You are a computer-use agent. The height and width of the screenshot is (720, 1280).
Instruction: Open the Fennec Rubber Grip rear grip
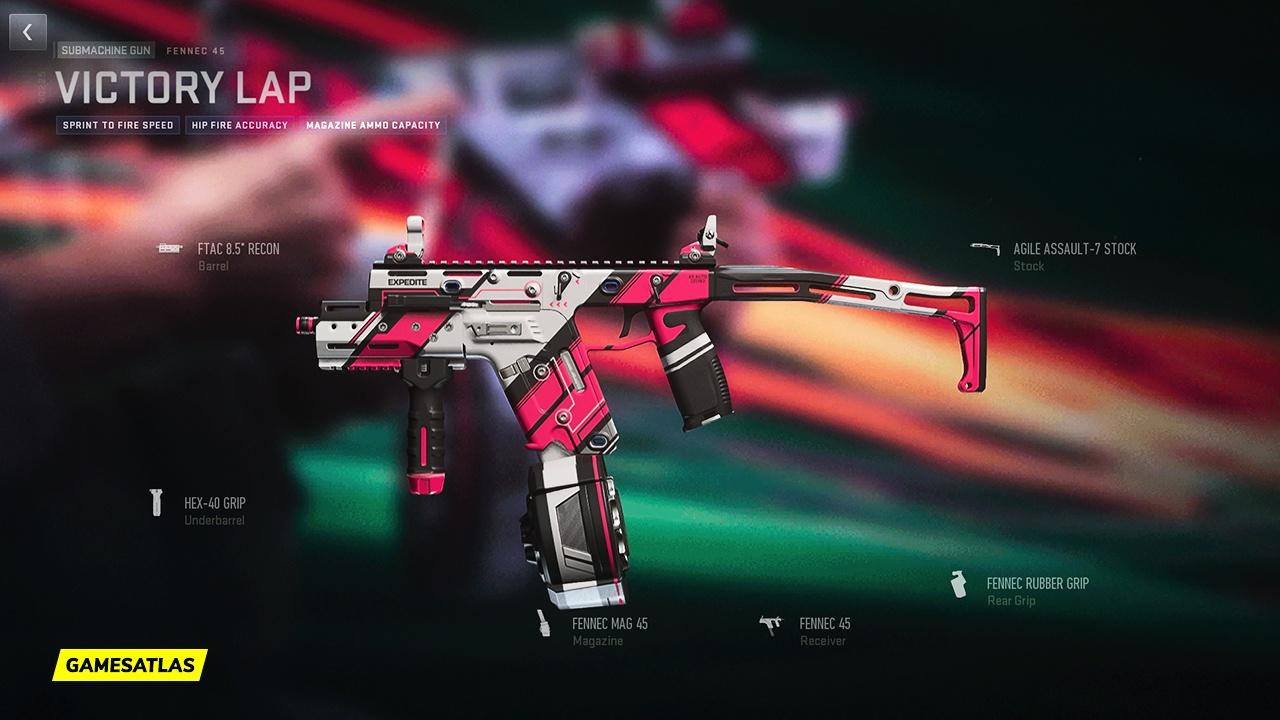(1037, 583)
